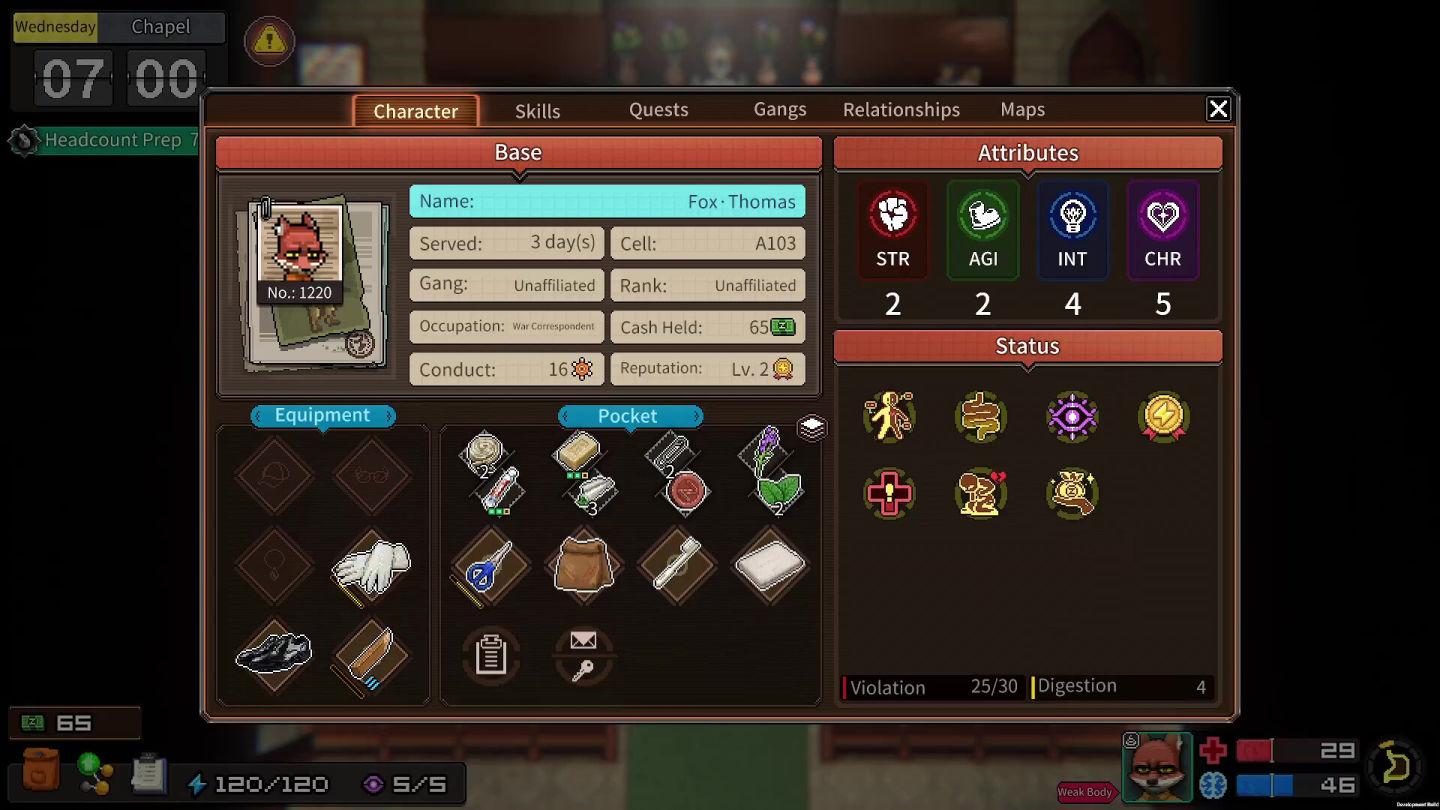The height and width of the screenshot is (810, 1440).
Task: Click the yellow warning triangle icon
Action: 268,41
